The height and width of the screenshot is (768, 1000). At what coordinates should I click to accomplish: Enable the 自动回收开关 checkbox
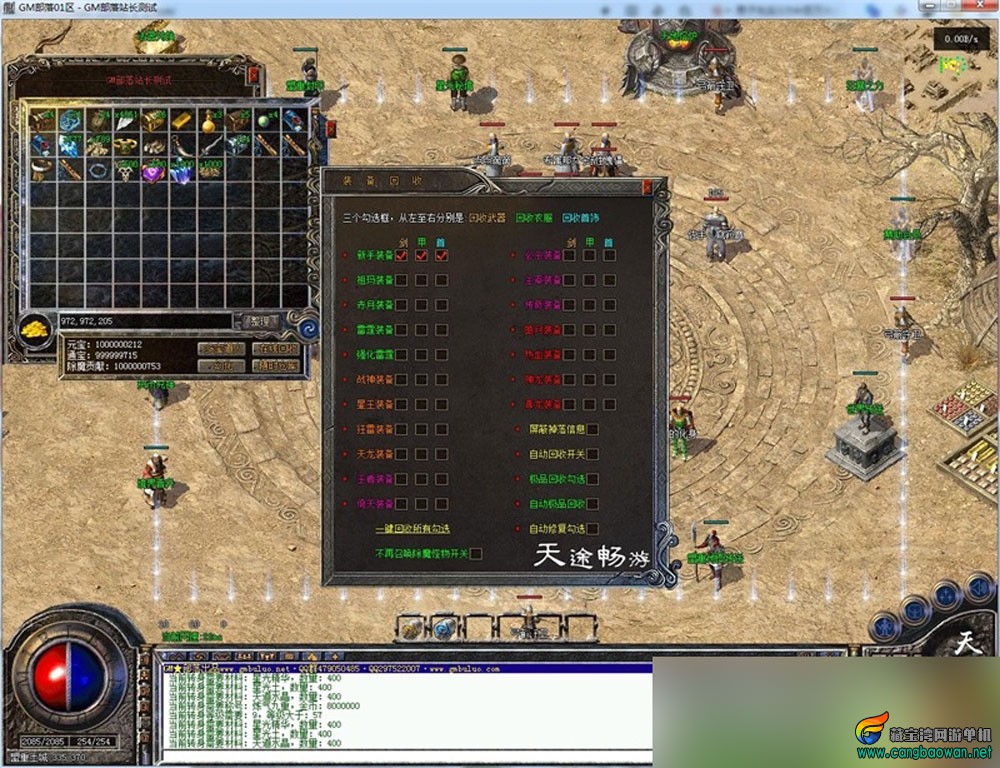(x=593, y=454)
